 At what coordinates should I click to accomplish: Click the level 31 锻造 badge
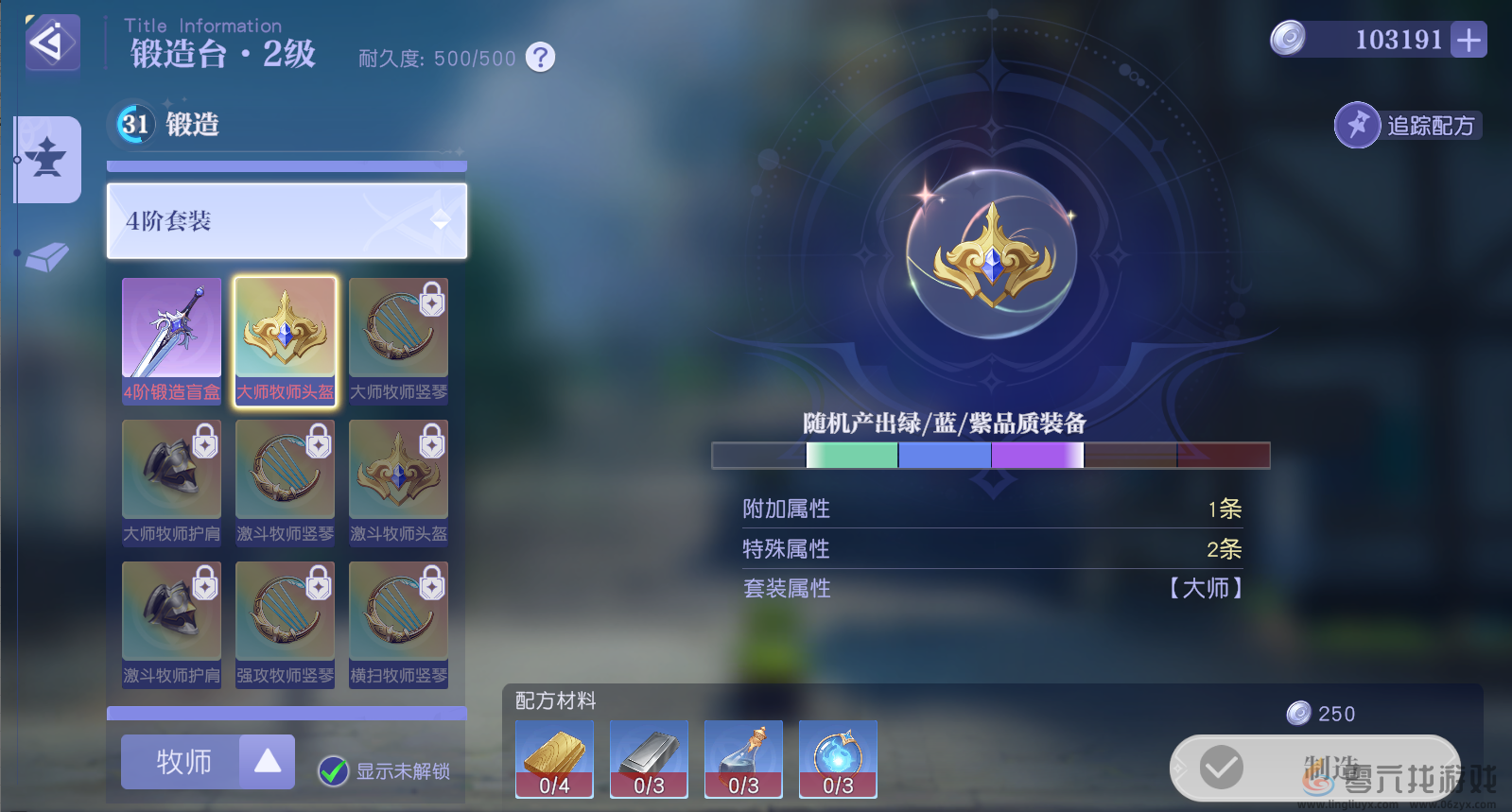[133, 124]
